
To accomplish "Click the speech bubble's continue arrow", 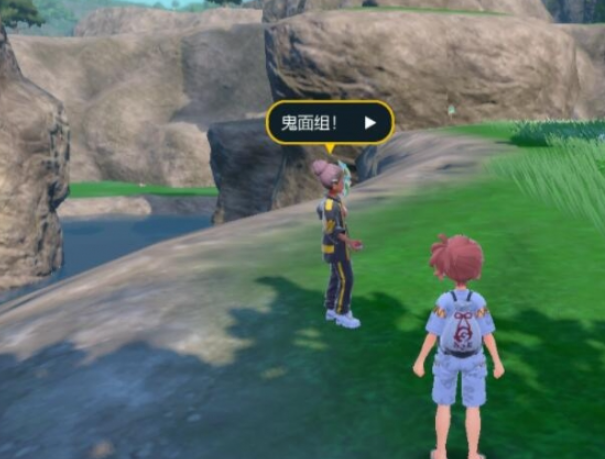I will tap(371, 123).
